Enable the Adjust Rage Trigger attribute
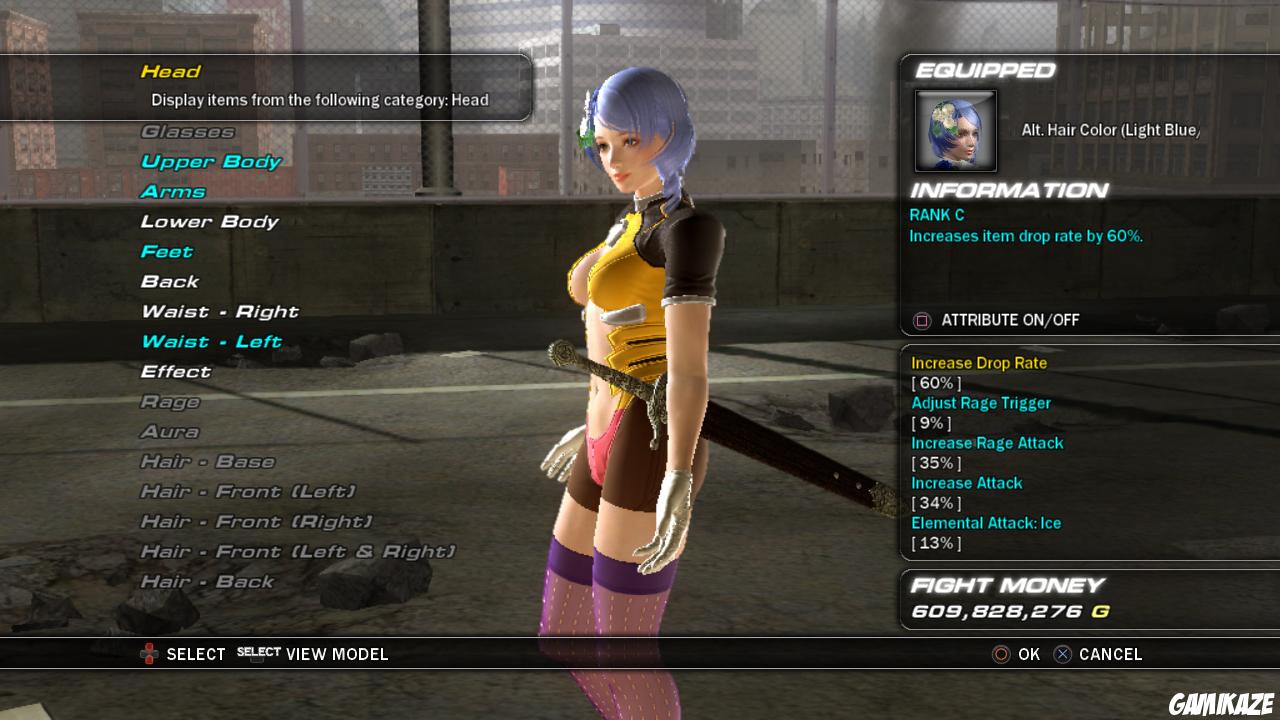Viewport: 1280px width, 720px height. coord(980,402)
